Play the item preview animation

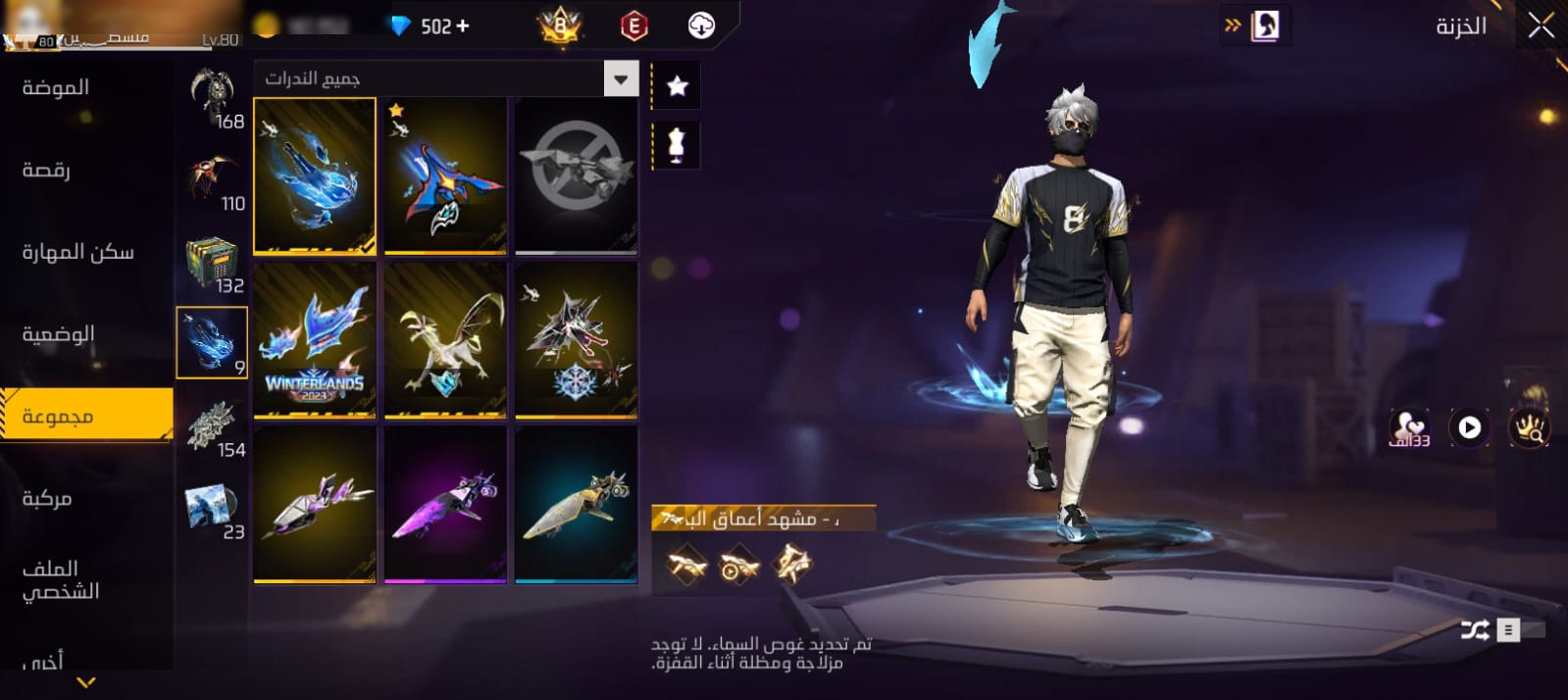(x=1469, y=427)
